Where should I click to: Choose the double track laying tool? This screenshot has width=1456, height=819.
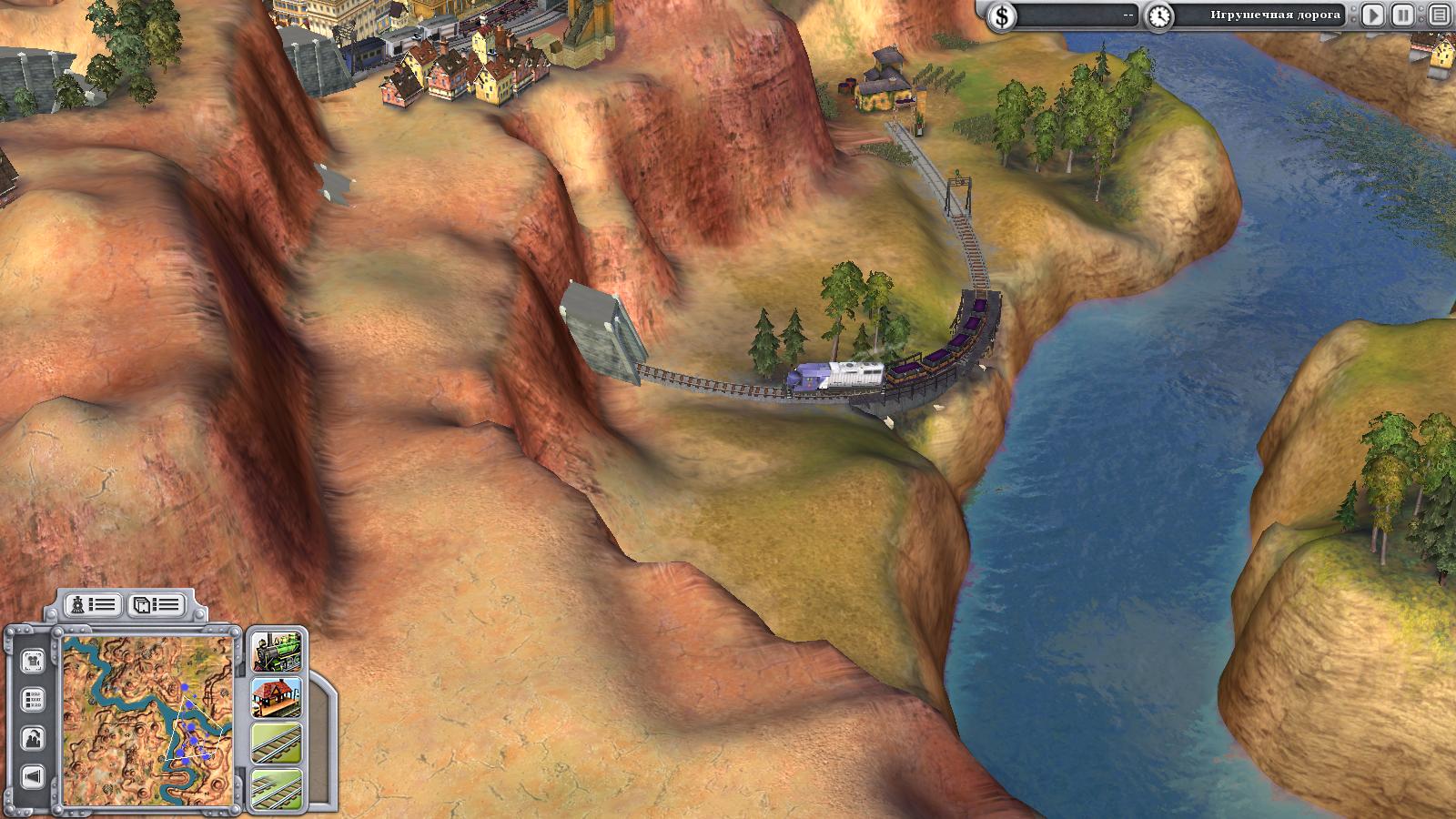pyautogui.click(x=276, y=788)
